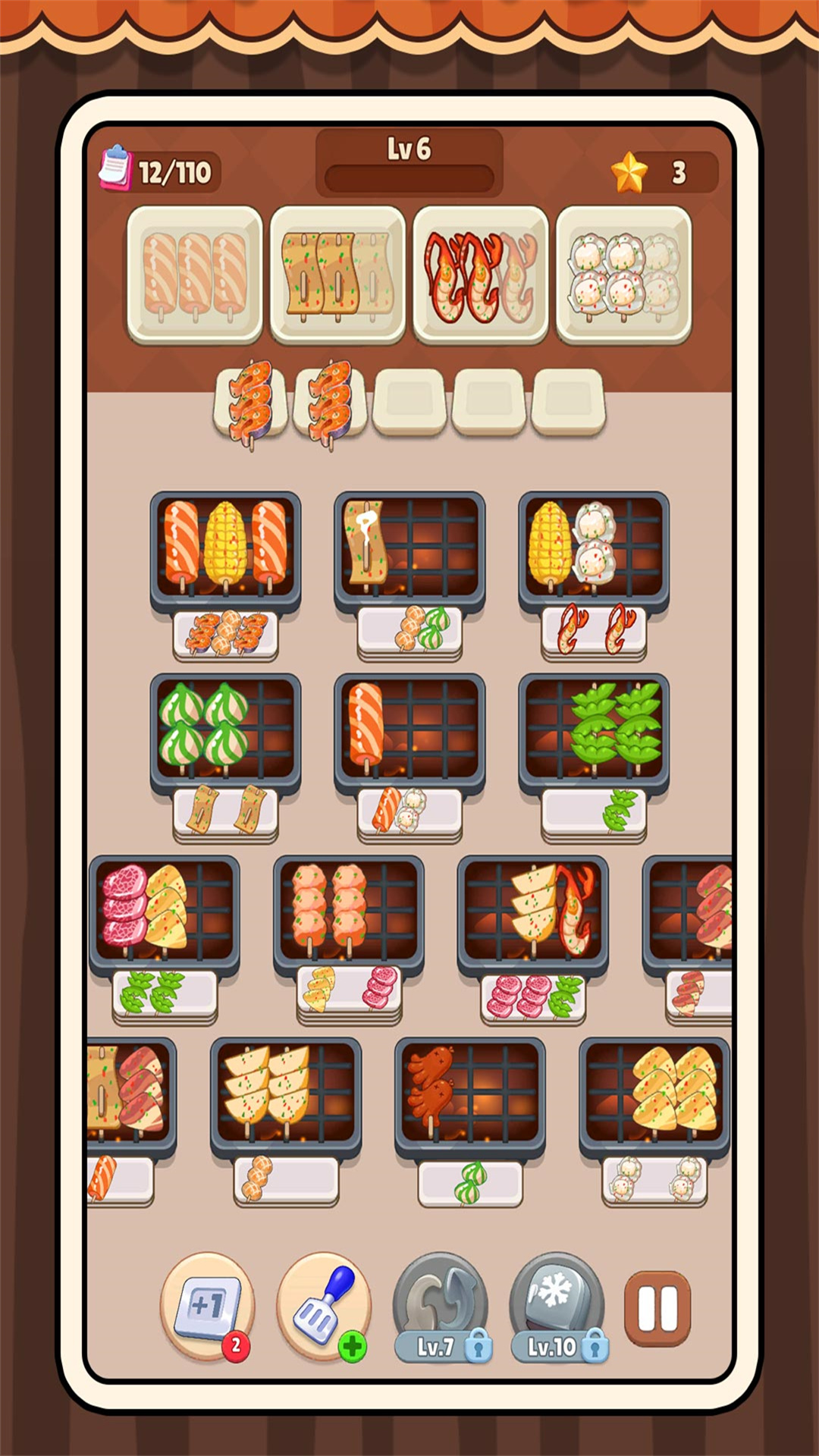Pick the corn skewer between two salmon skewers

tap(225, 542)
